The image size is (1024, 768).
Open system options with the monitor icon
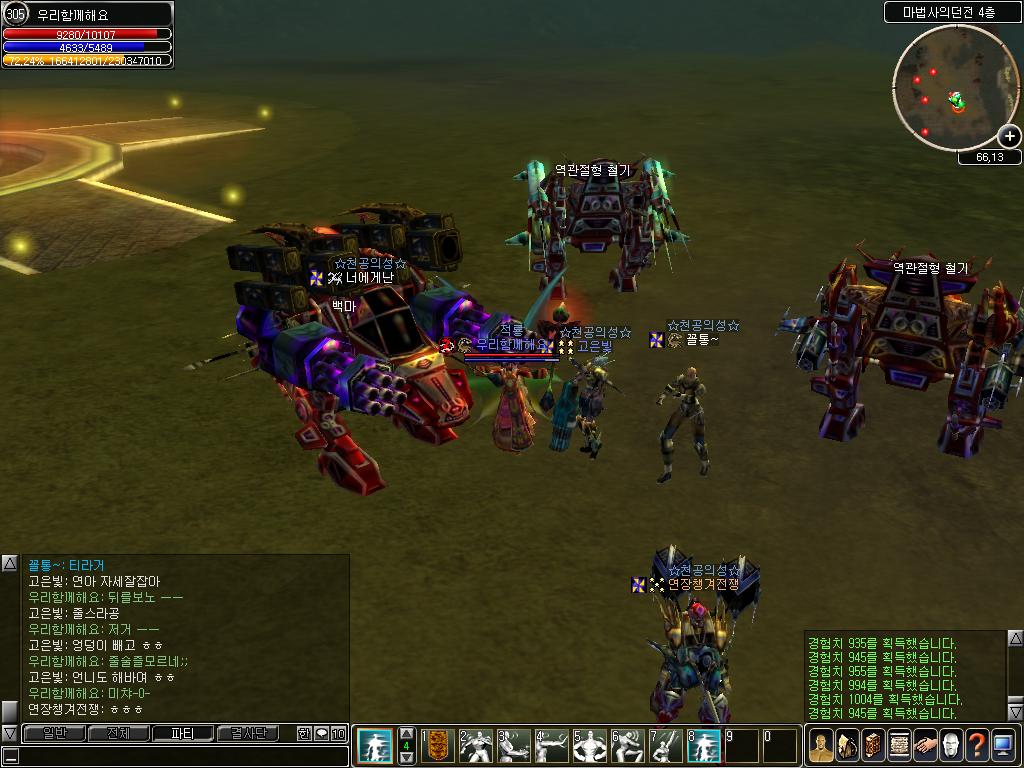point(1003,746)
